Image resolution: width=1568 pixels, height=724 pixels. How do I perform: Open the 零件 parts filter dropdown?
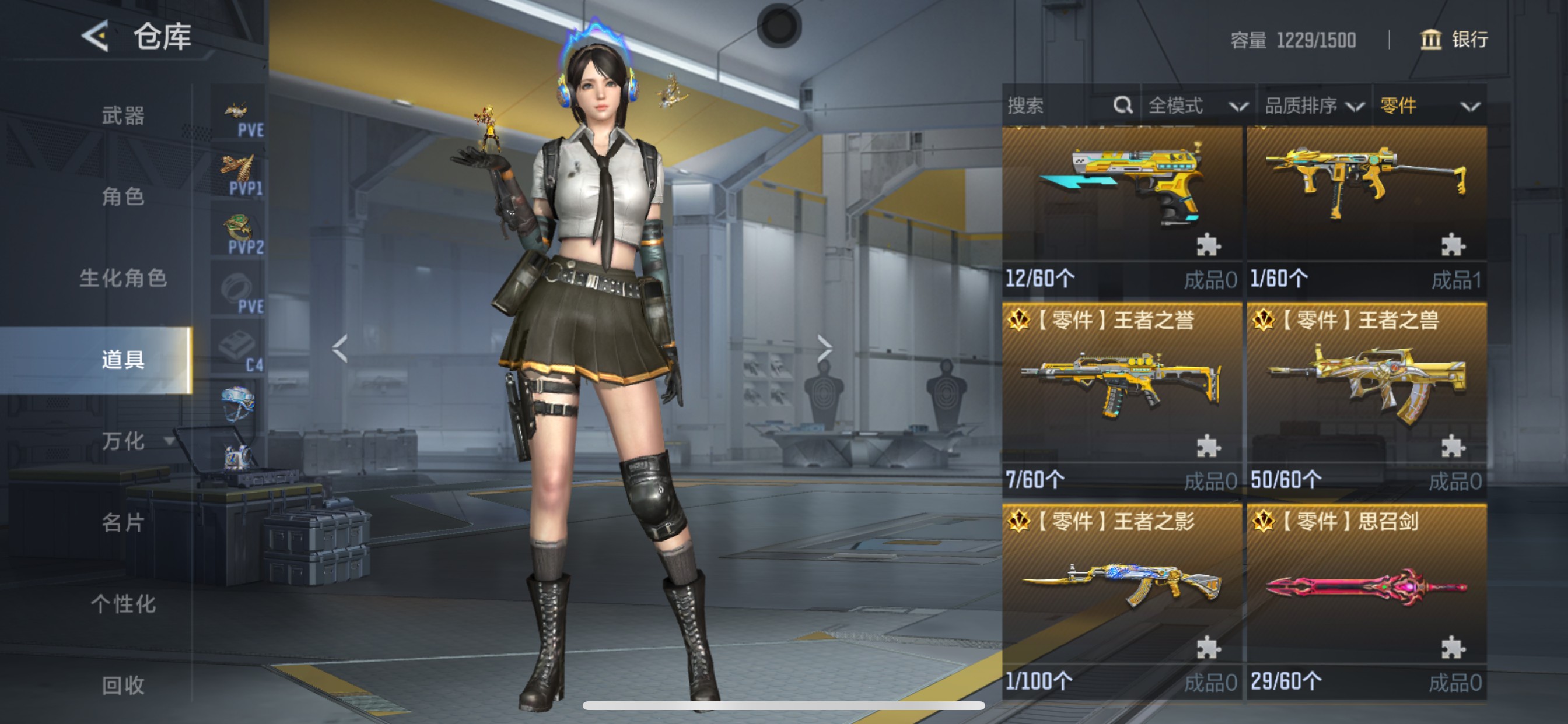pos(1429,106)
